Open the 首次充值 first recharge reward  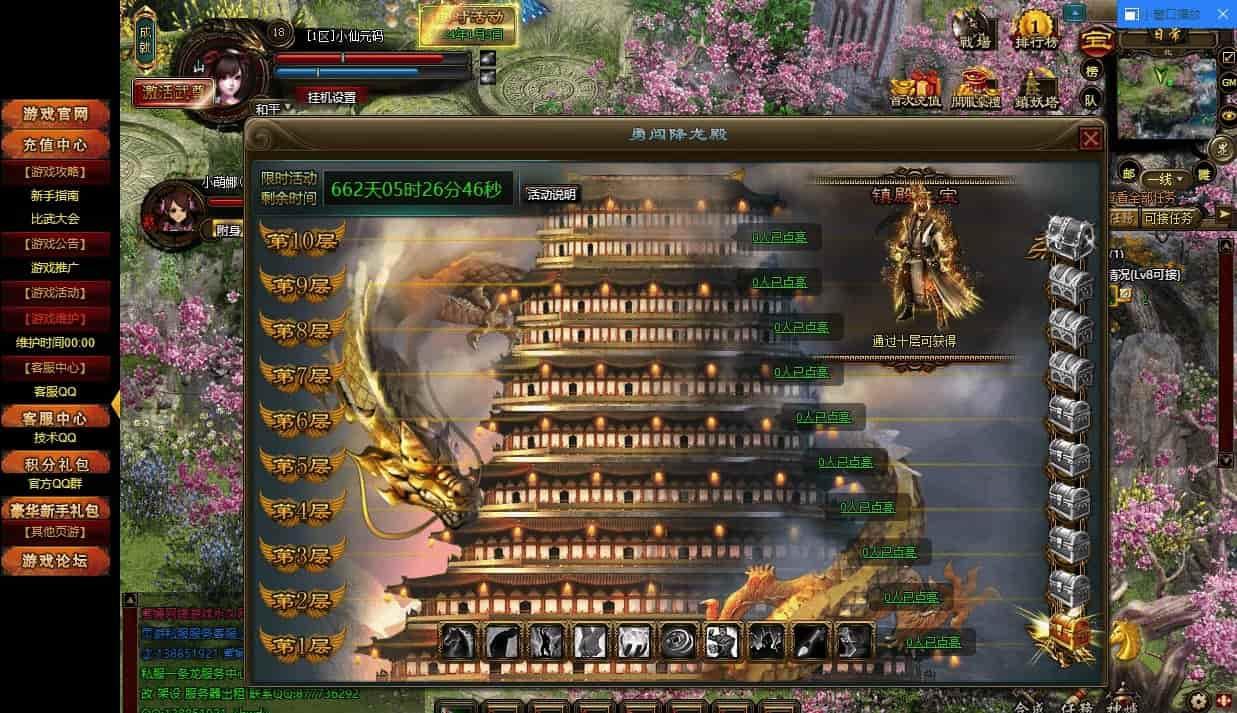pyautogui.click(x=915, y=88)
